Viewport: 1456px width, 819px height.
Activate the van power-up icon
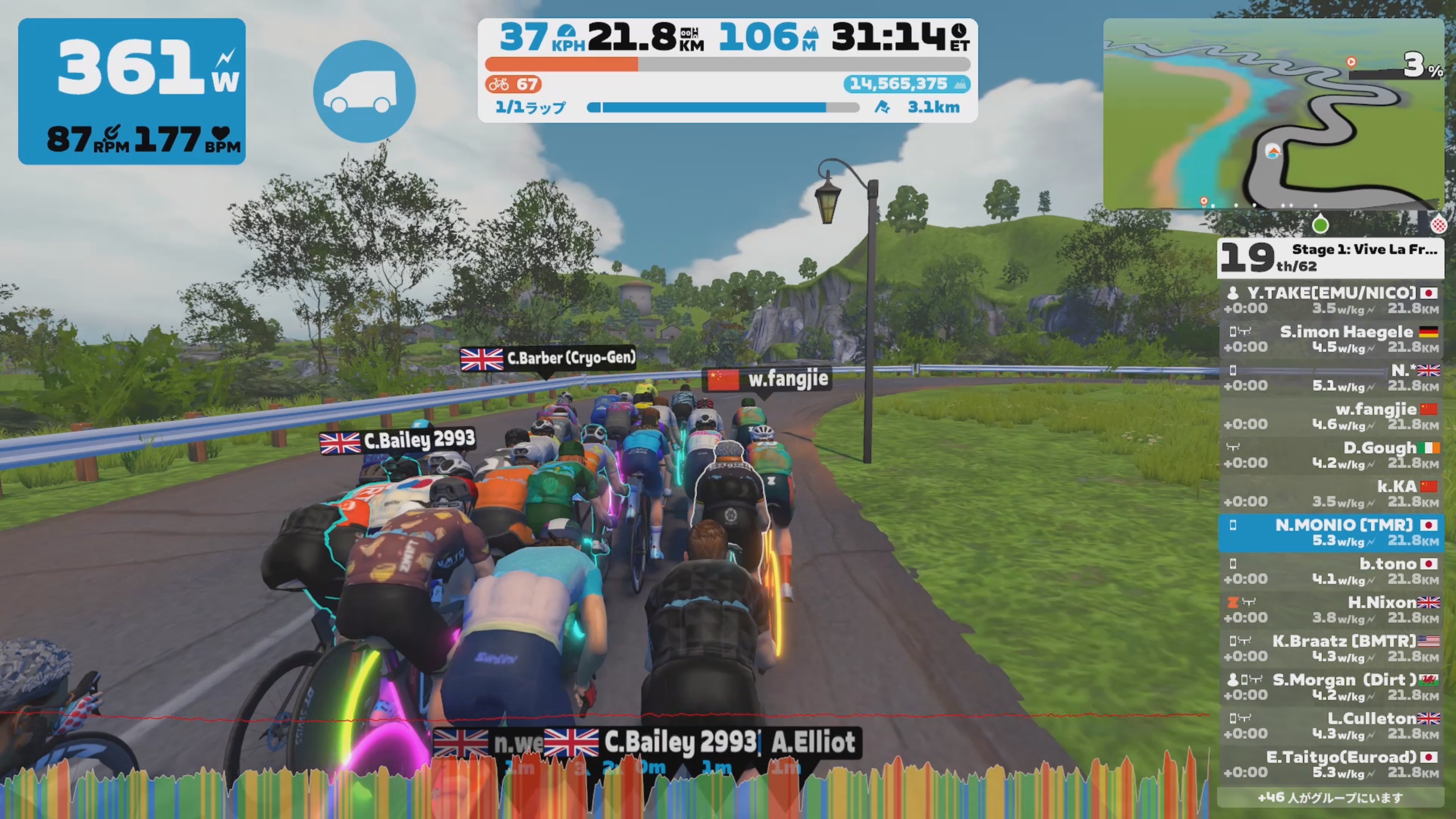364,91
